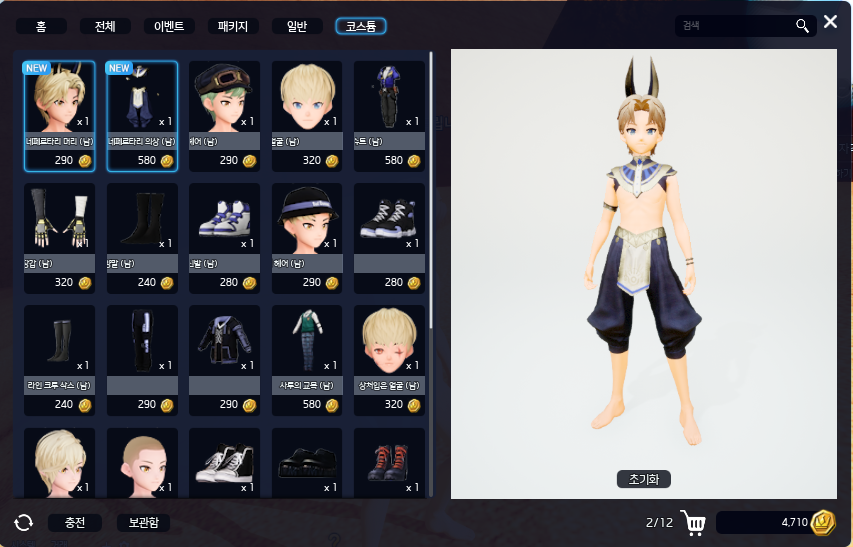Switch to the 홈 tab
853x547 pixels.
[41, 27]
